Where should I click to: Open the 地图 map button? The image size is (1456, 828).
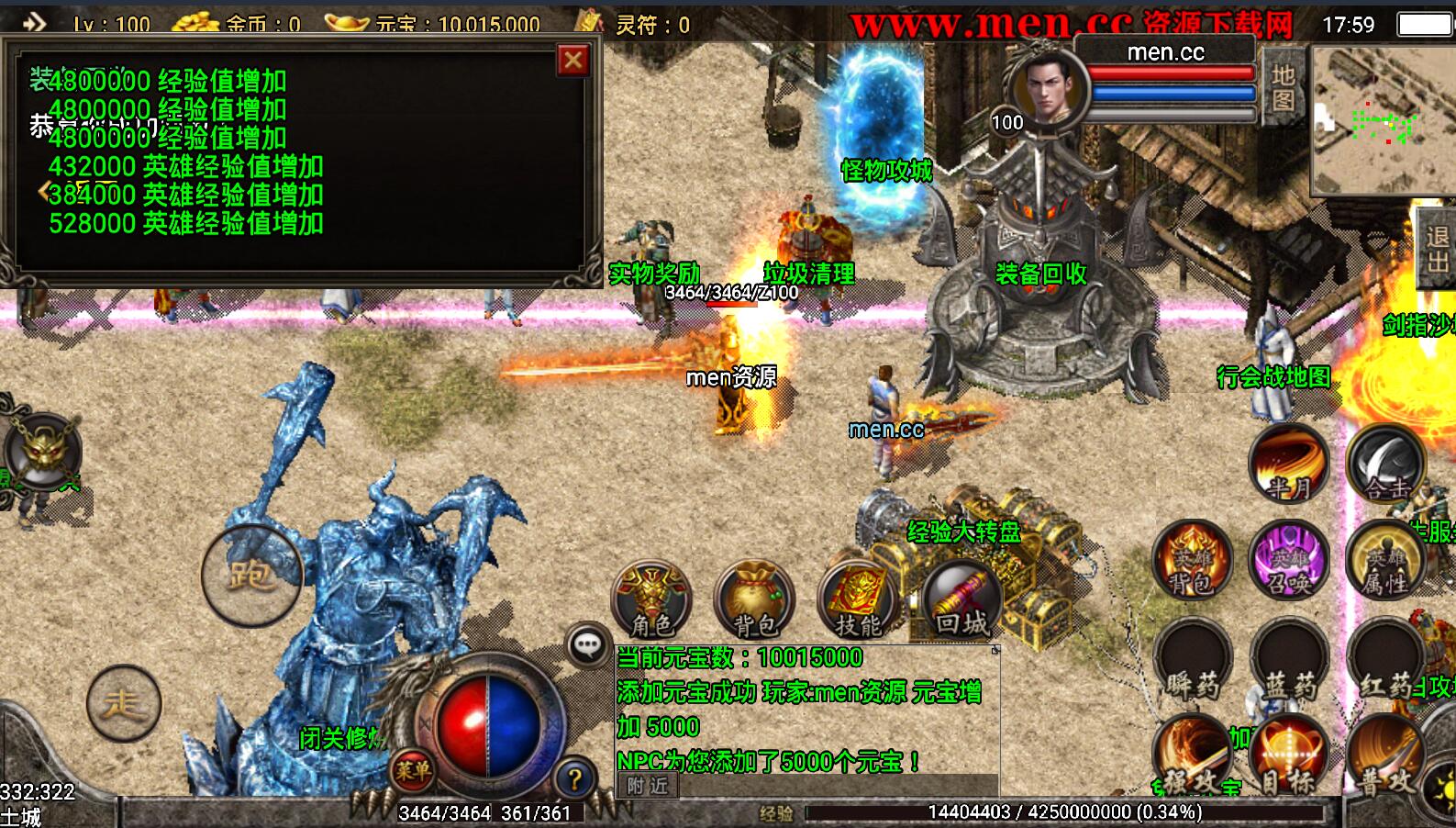tap(1283, 86)
